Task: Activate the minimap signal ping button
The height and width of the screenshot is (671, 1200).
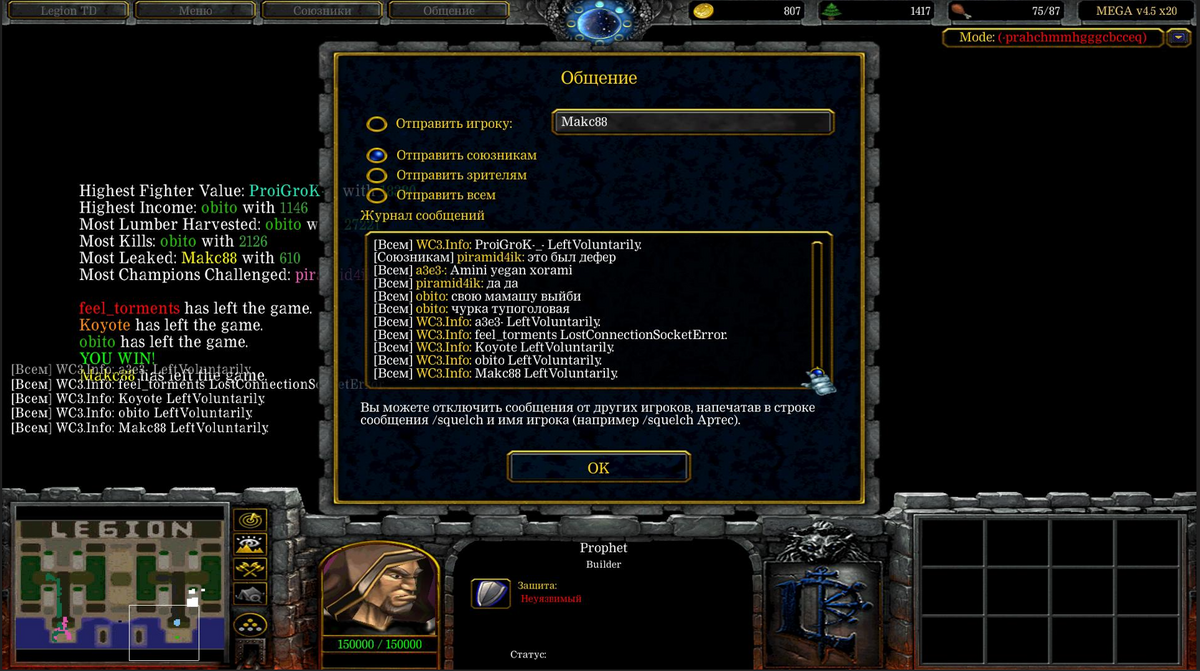Action: coord(249,520)
